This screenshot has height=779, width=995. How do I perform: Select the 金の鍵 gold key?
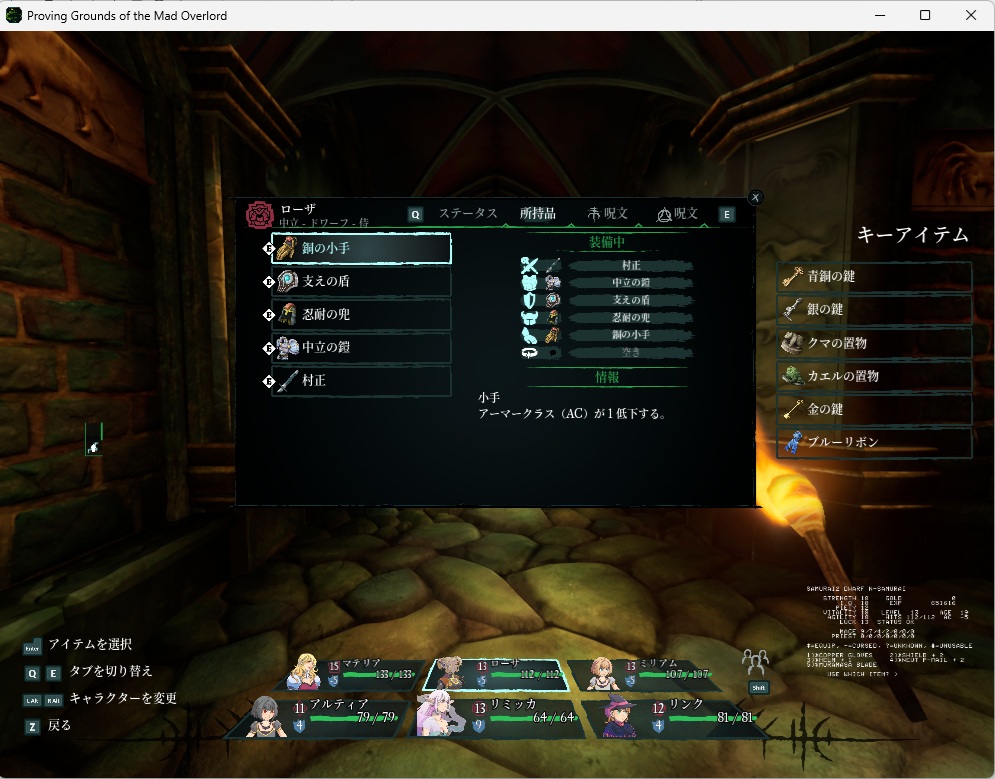874,409
